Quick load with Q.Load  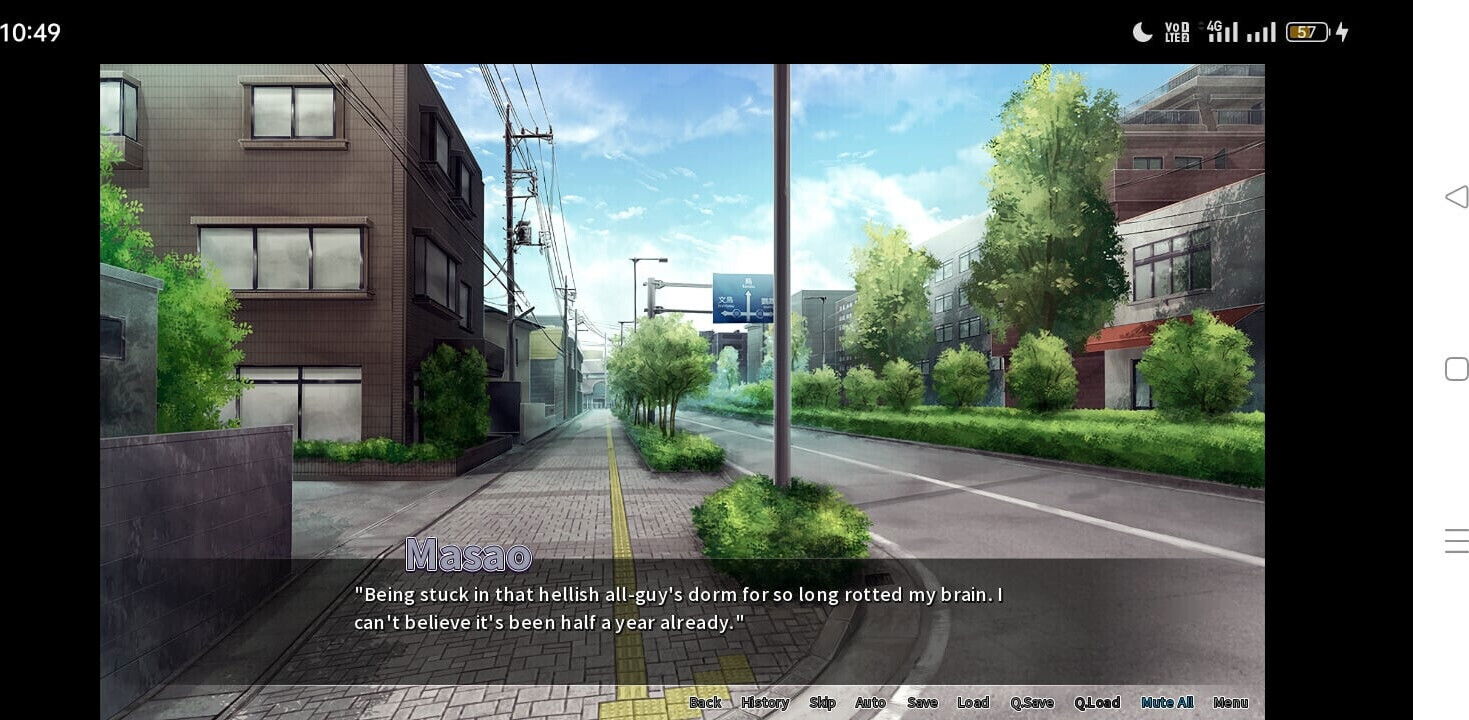[x=1097, y=703]
